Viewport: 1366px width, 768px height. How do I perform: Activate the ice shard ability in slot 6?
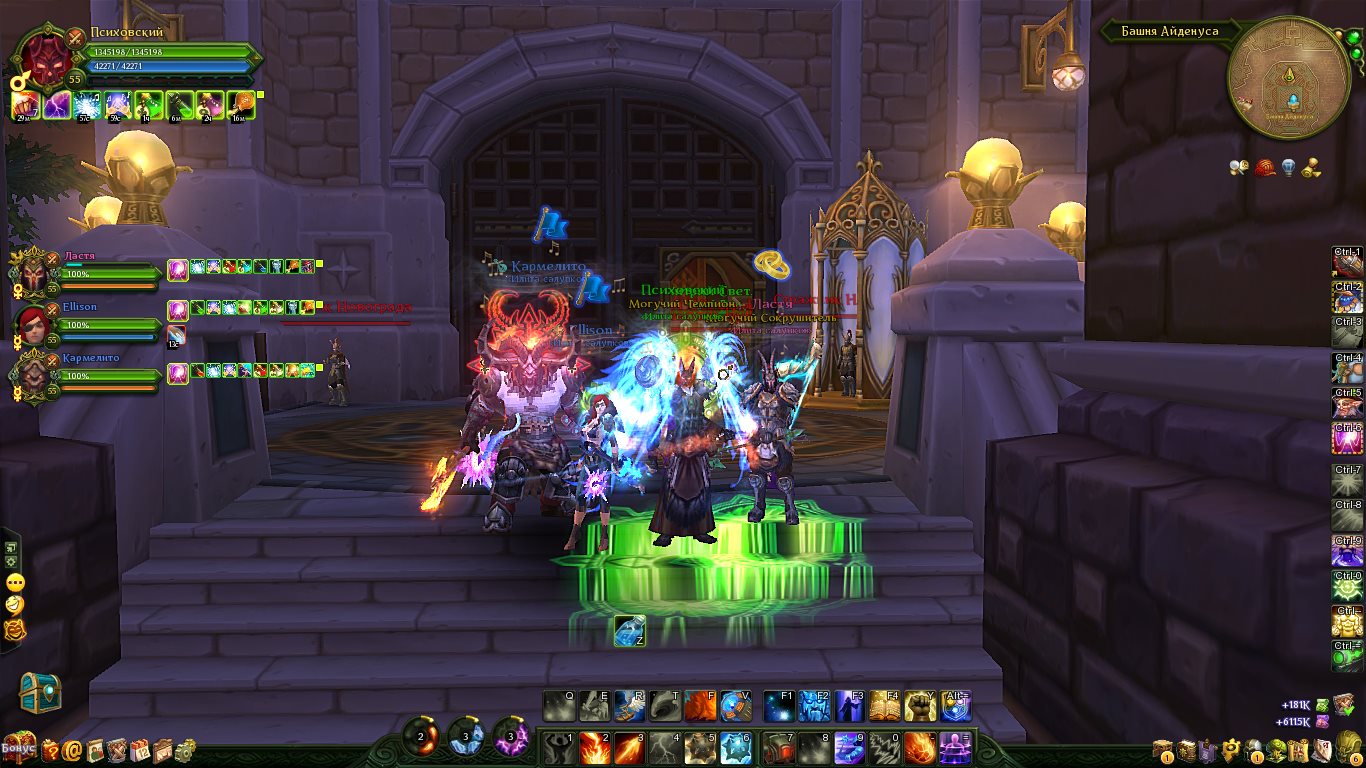[735, 748]
